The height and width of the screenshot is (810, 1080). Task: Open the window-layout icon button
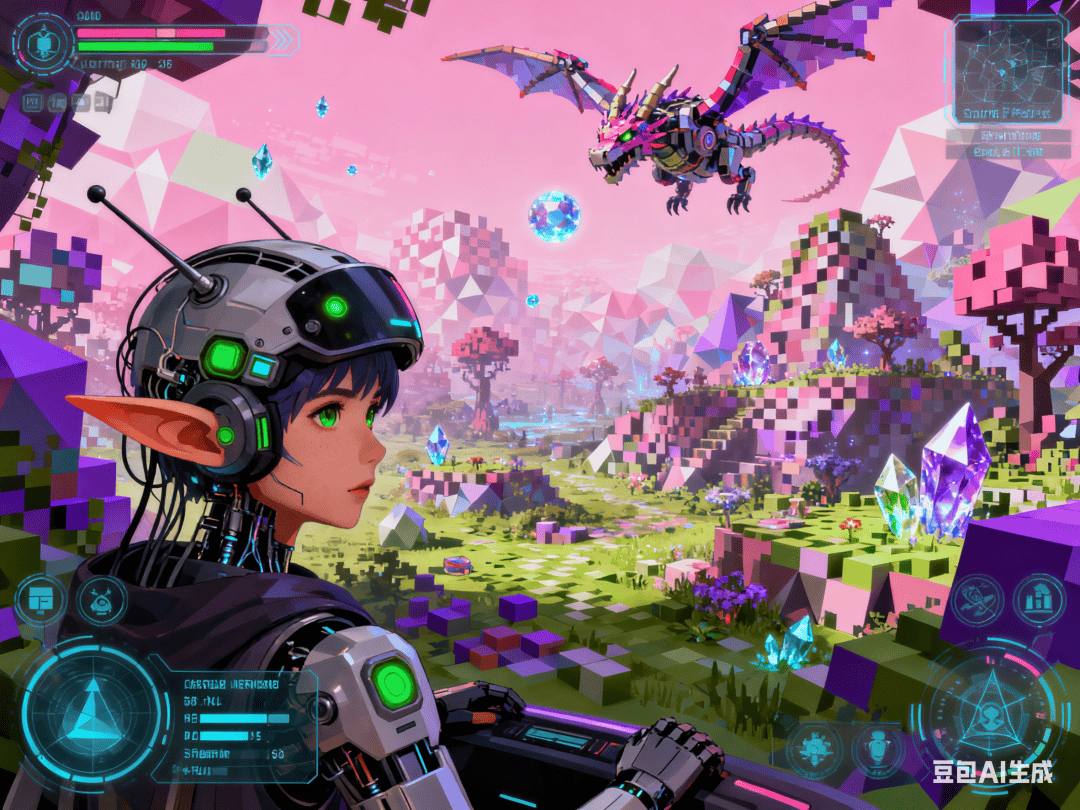(x=41, y=599)
